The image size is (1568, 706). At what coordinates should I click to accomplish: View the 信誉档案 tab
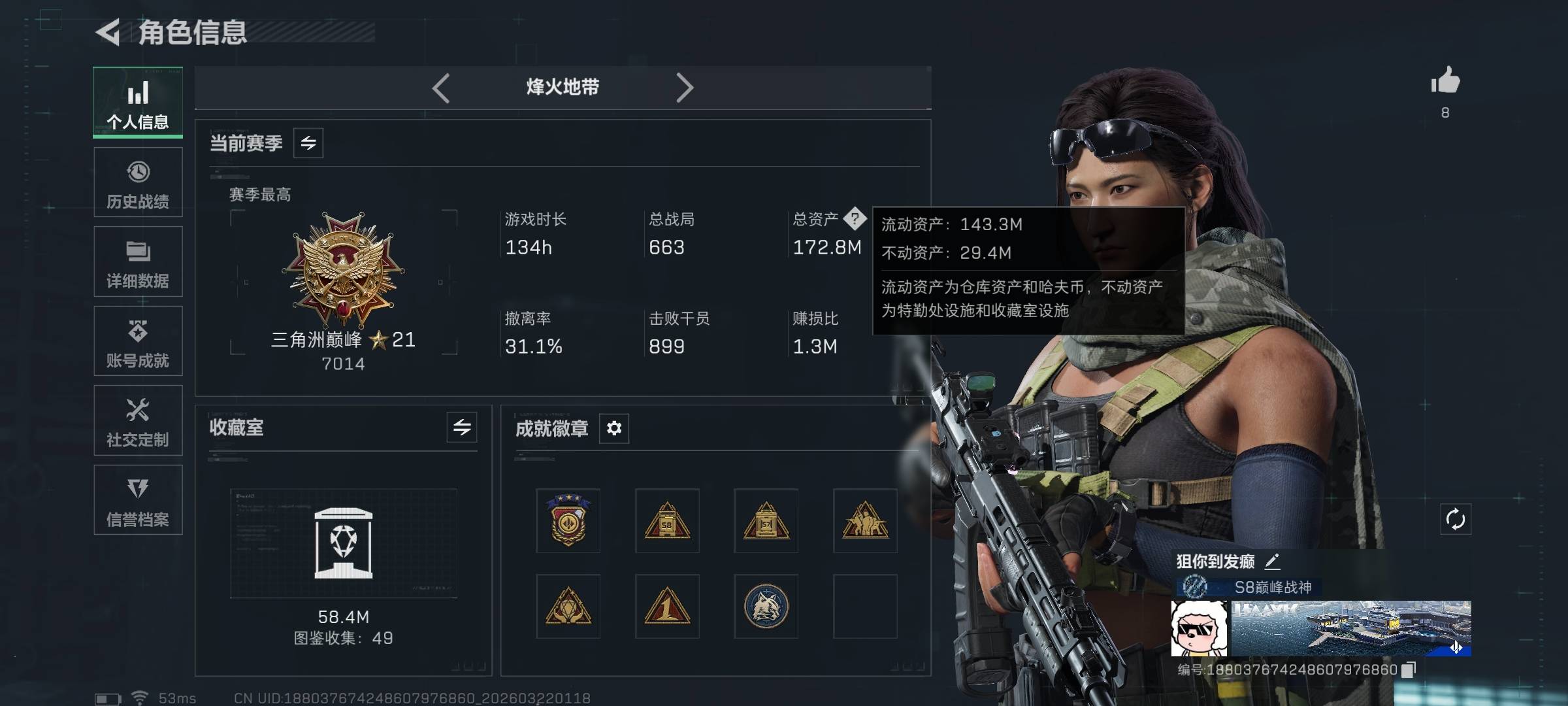(138, 500)
